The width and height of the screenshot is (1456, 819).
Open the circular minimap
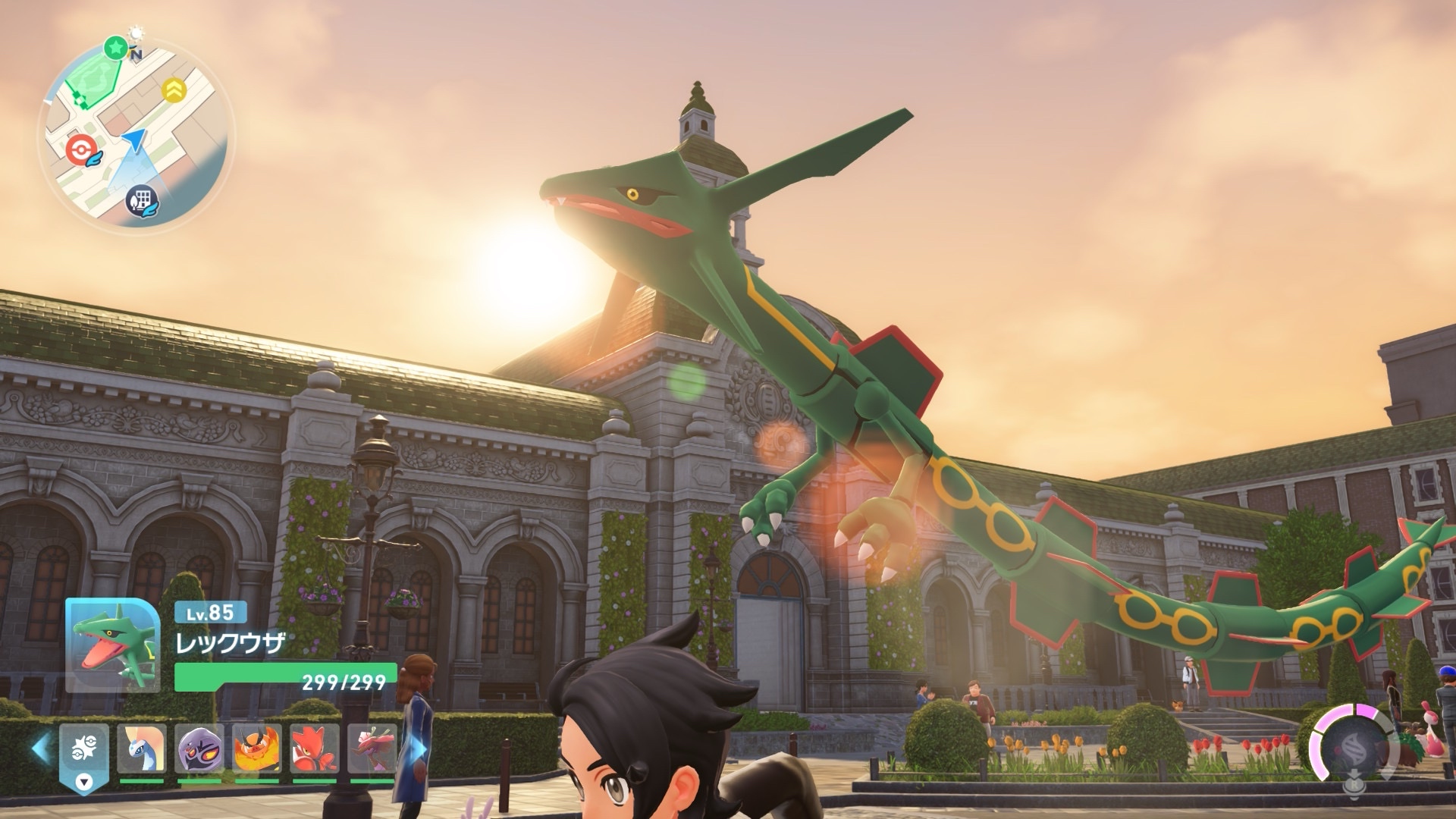[136, 135]
